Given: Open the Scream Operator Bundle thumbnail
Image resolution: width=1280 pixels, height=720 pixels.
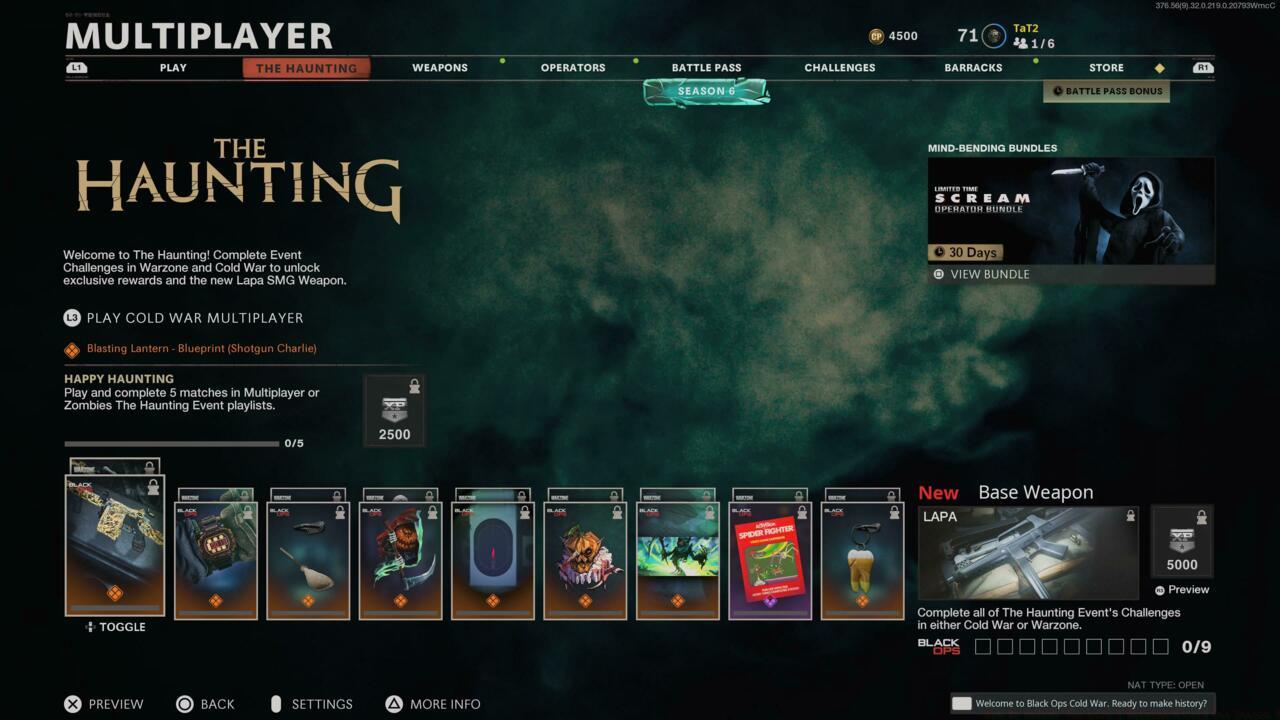Looking at the screenshot, I should click(1070, 210).
